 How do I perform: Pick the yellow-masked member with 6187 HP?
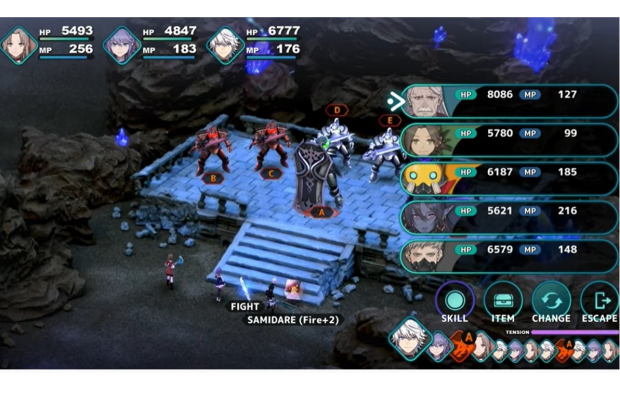coord(509,178)
